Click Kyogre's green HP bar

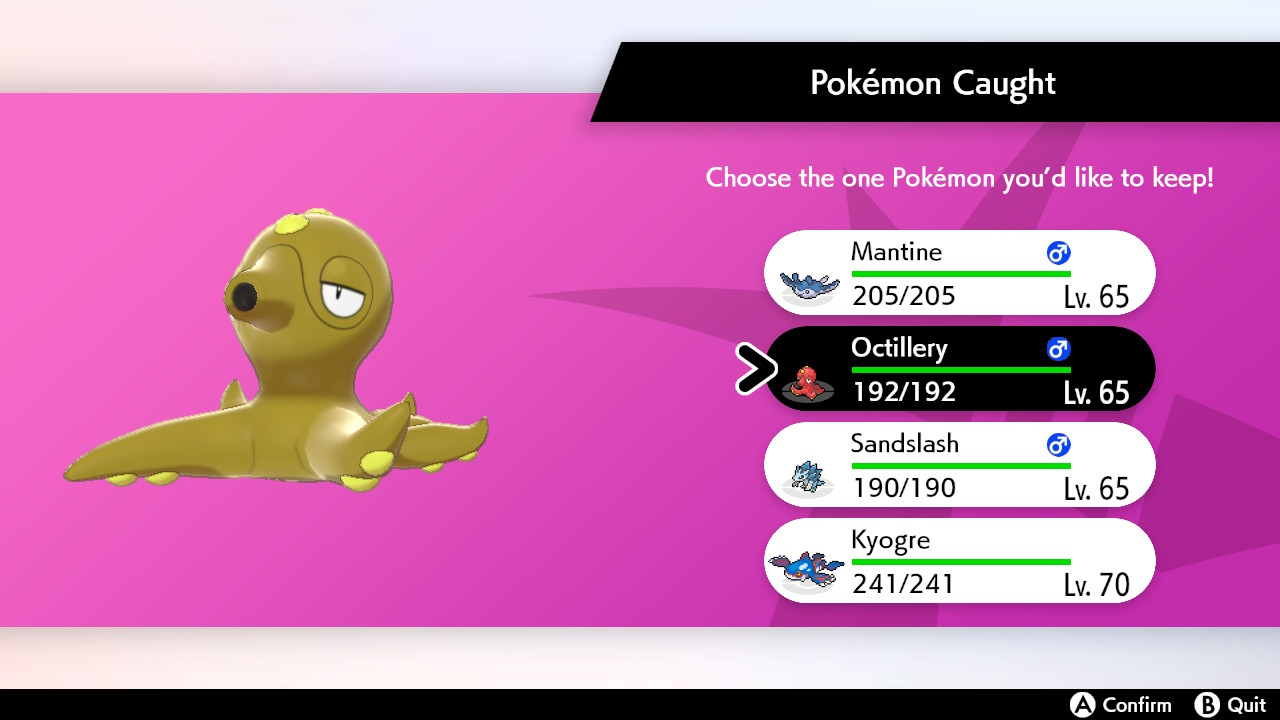(x=960, y=563)
